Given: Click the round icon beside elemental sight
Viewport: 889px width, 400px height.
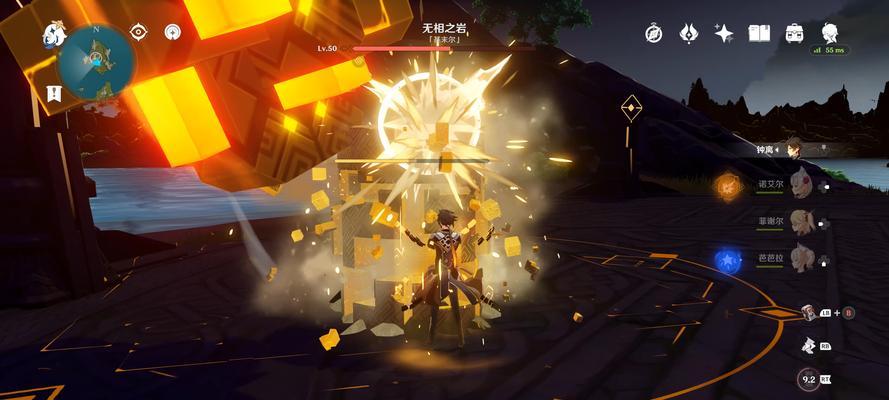Looking at the screenshot, I should click(173, 34).
